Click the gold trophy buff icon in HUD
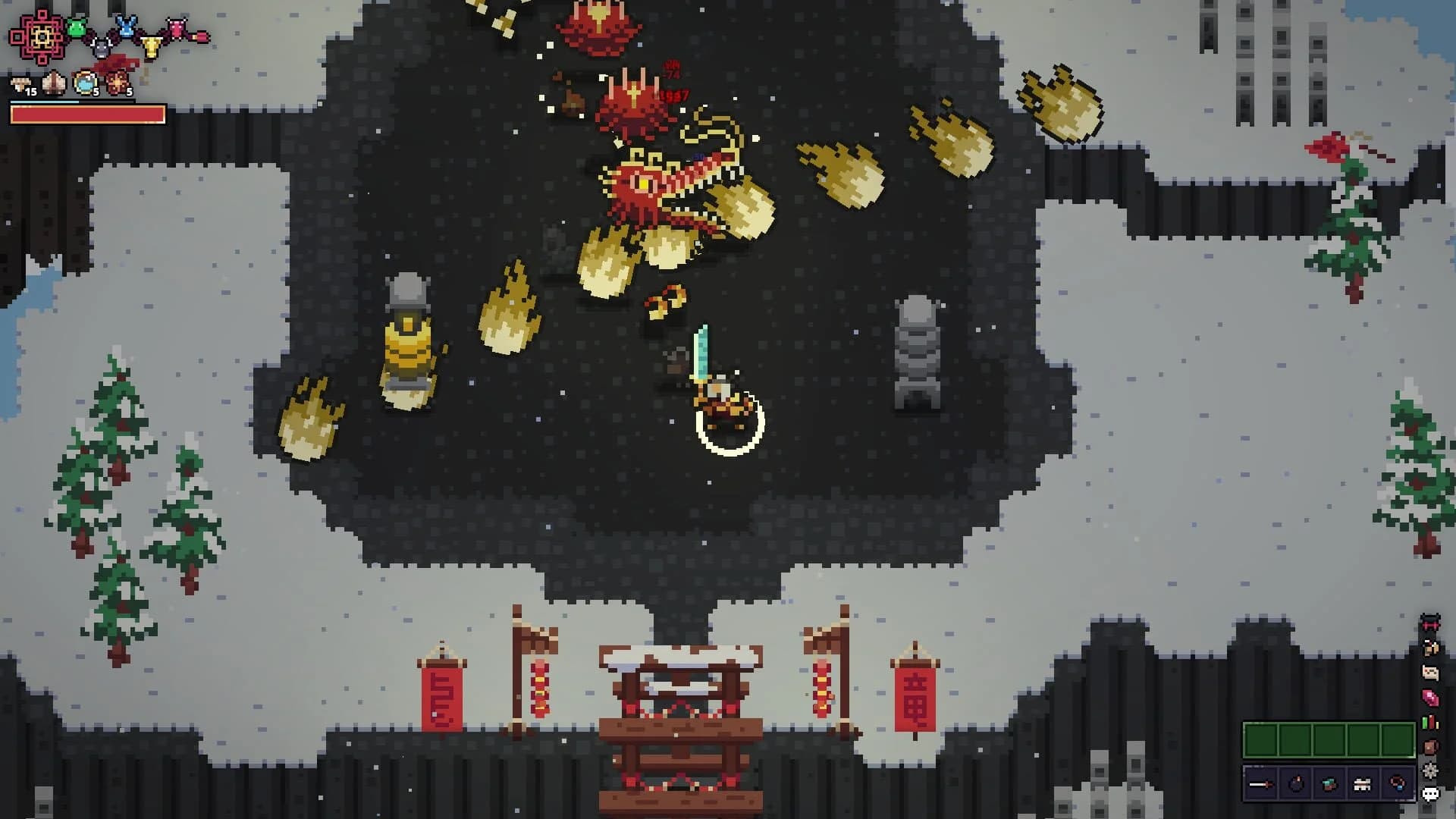The image size is (1456, 819). [x=151, y=45]
